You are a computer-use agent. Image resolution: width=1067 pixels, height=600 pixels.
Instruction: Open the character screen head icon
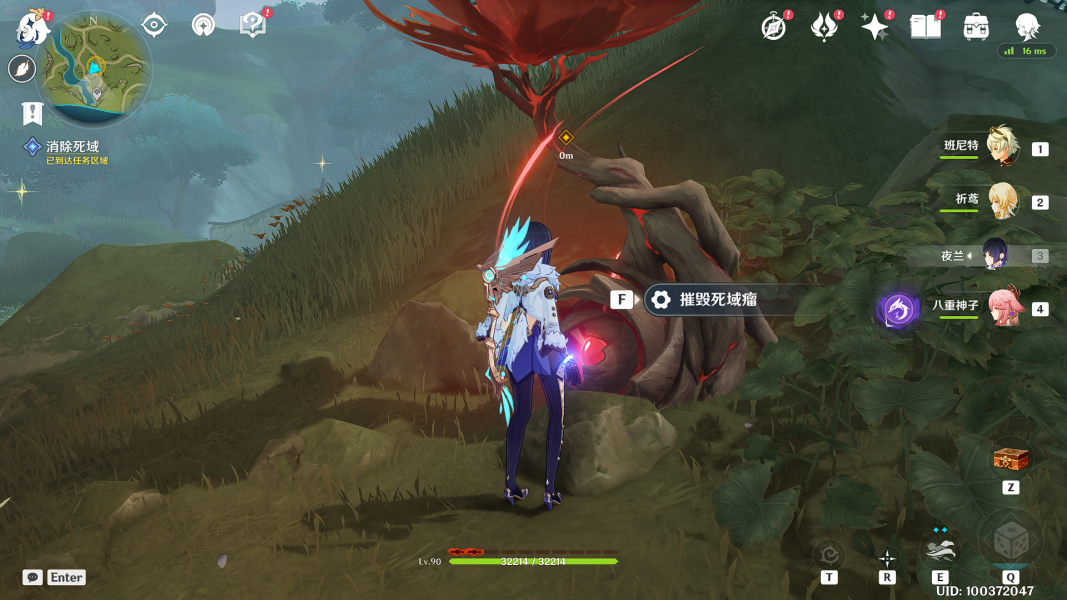click(x=1027, y=27)
